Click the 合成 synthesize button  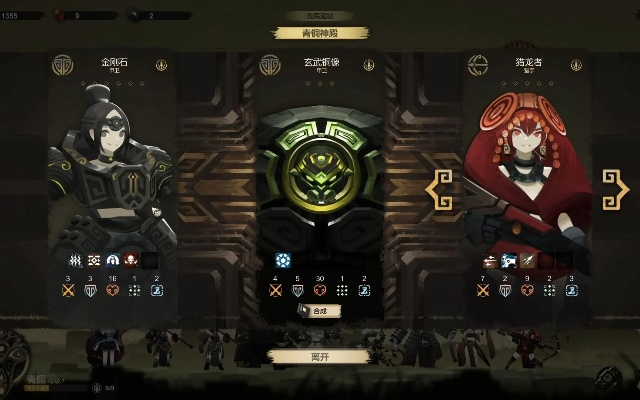(319, 311)
